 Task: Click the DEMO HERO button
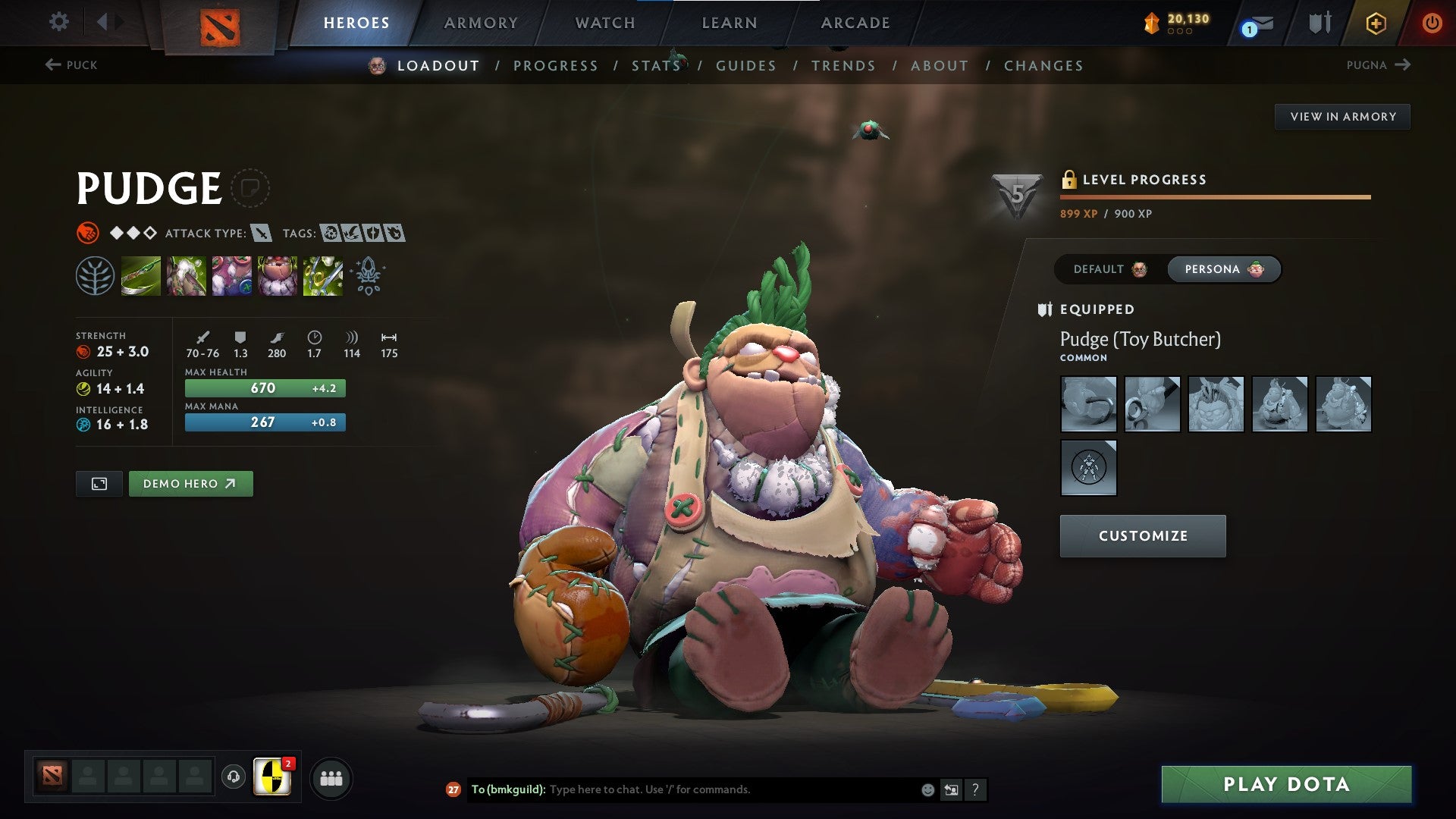click(190, 483)
